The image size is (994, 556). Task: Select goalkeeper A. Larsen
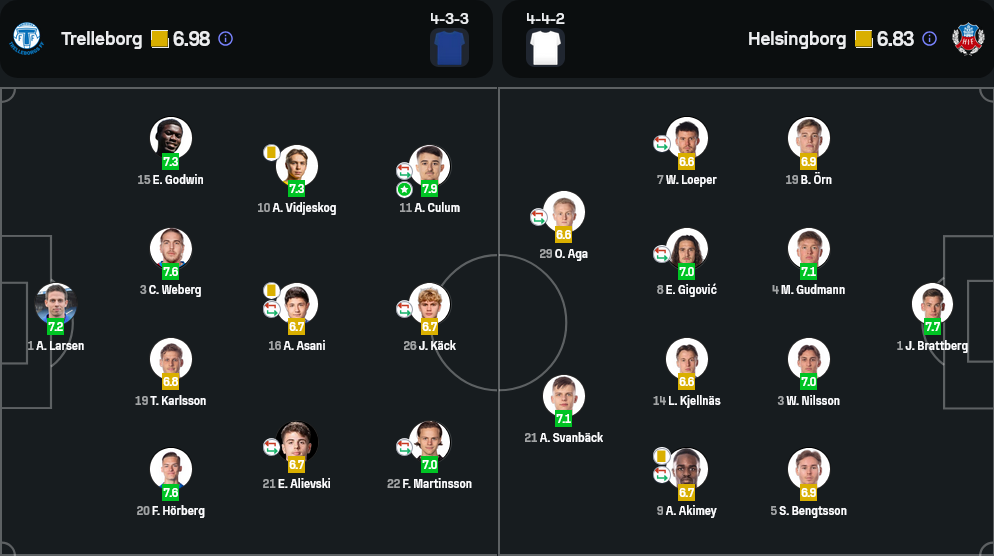coord(56,304)
